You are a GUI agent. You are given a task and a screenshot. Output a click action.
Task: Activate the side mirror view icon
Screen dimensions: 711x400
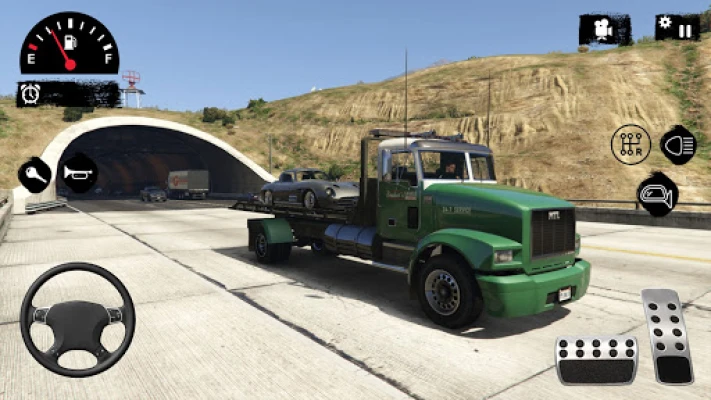(656, 194)
